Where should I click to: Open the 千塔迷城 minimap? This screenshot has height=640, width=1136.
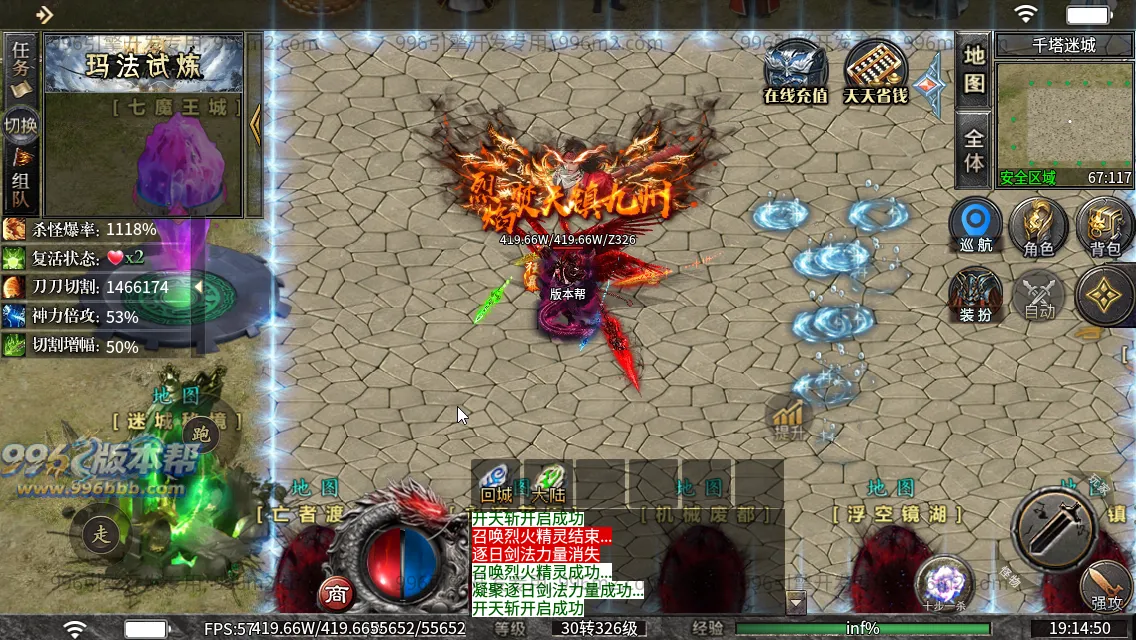click(1066, 117)
